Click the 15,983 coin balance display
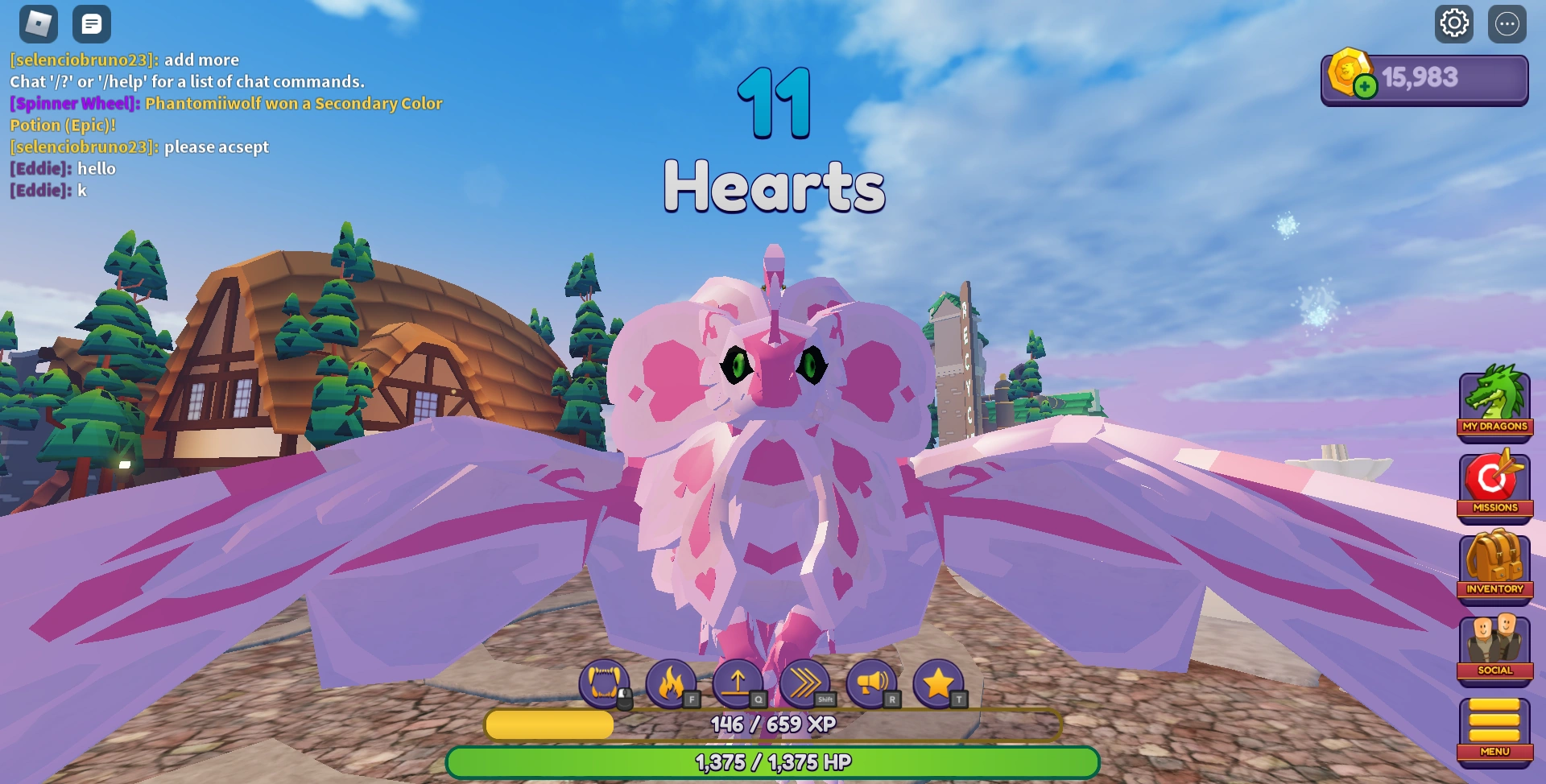The width and height of the screenshot is (1546, 784). pyautogui.click(x=1424, y=76)
